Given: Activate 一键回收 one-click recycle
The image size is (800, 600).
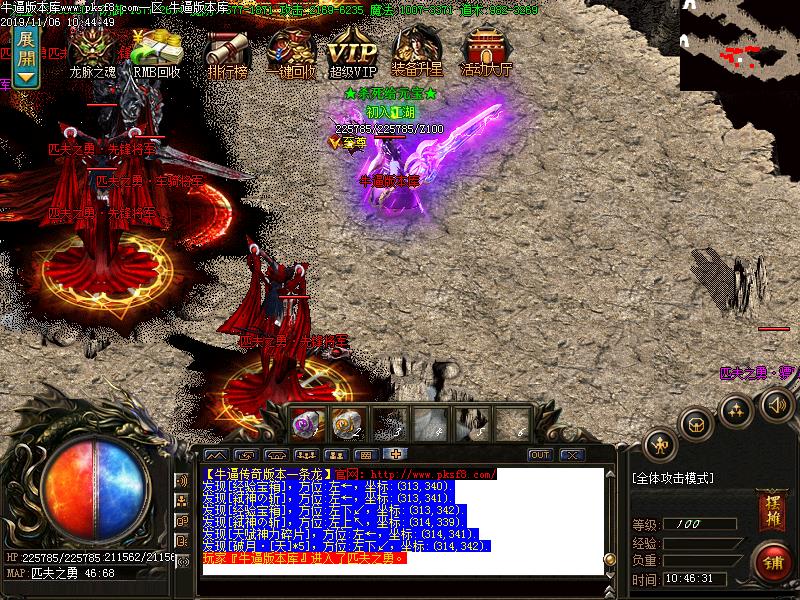Looking at the screenshot, I should 291,50.
